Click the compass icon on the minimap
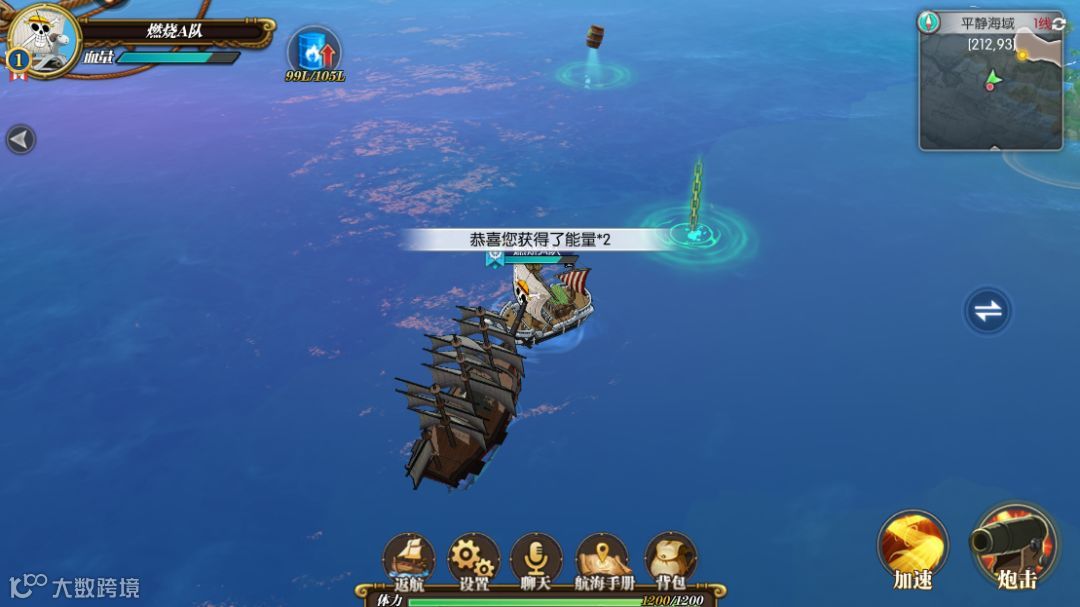The image size is (1080, 607). coord(929,22)
